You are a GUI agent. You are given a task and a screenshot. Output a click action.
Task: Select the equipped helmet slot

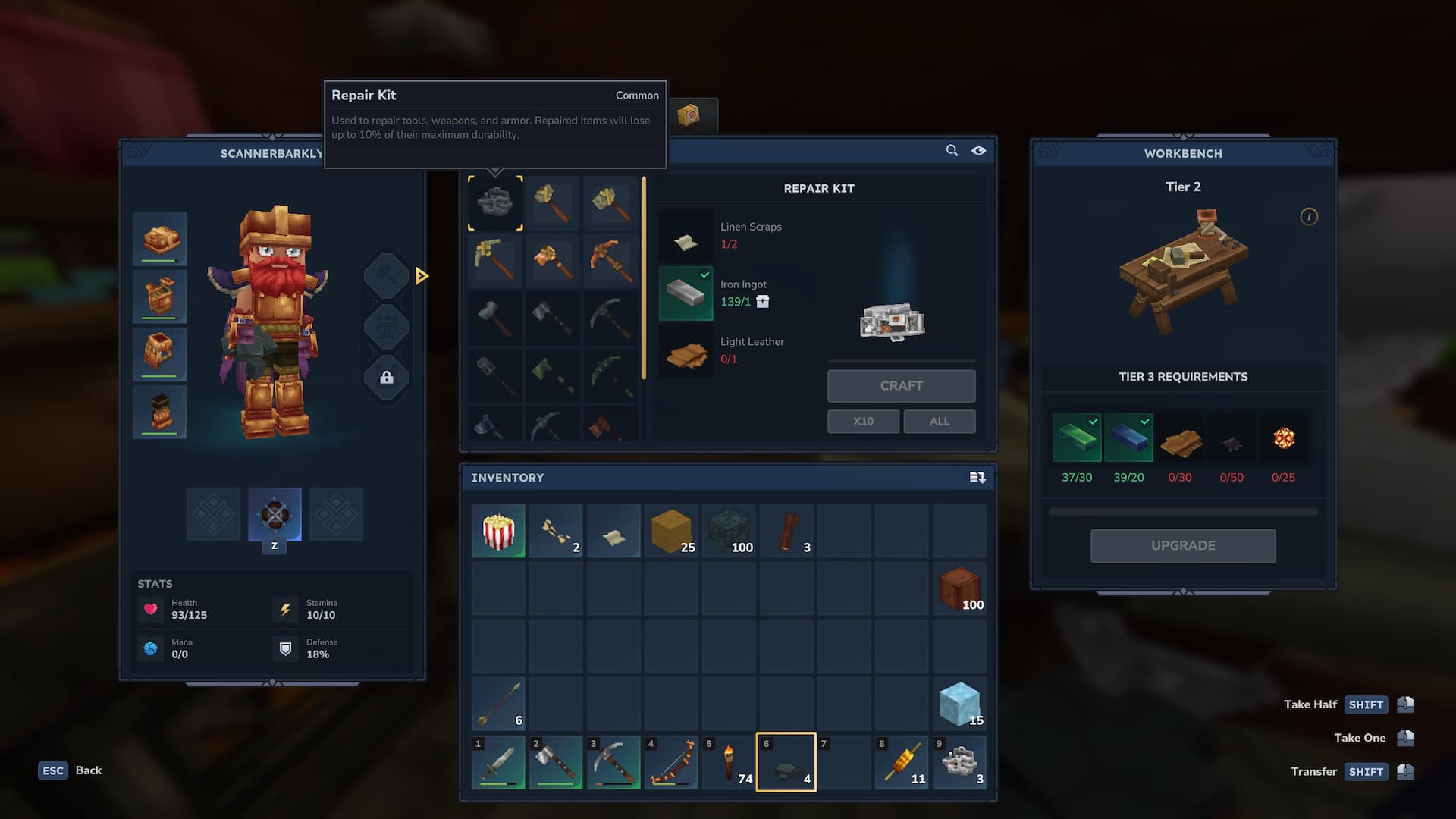[x=160, y=239]
